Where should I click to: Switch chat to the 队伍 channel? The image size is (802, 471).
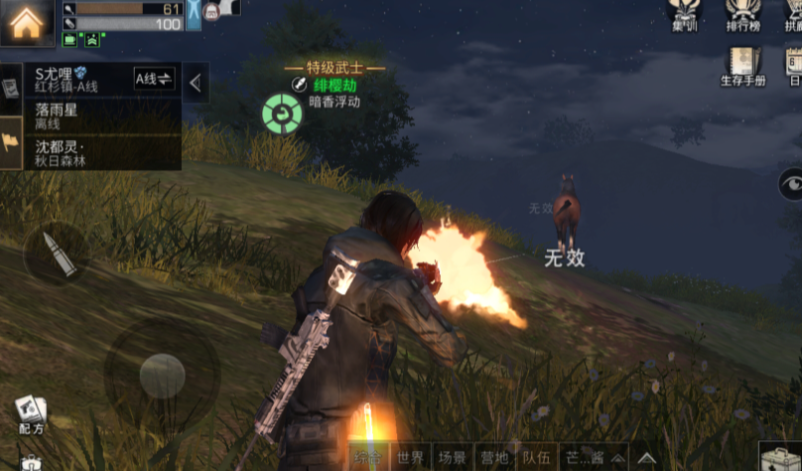tap(536, 458)
